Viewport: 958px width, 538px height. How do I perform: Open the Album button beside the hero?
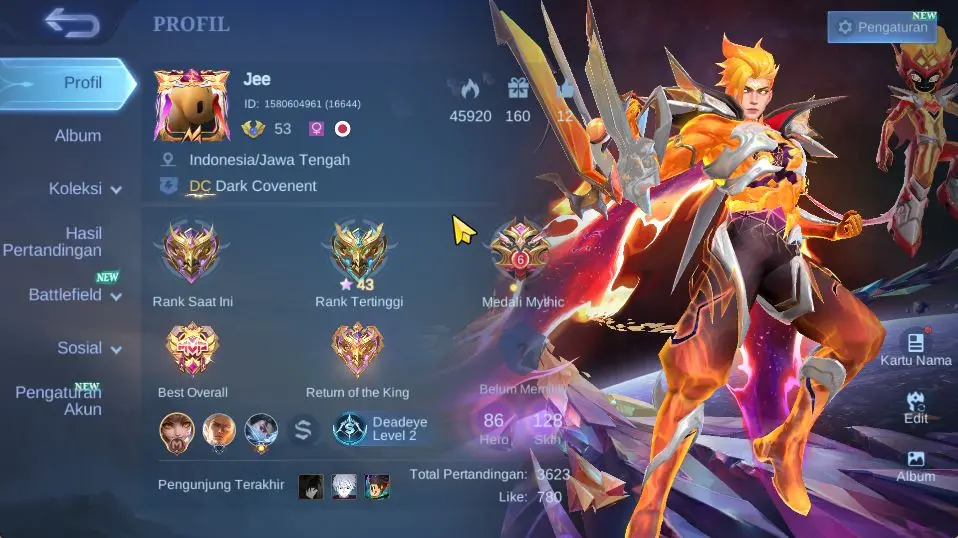click(x=915, y=466)
